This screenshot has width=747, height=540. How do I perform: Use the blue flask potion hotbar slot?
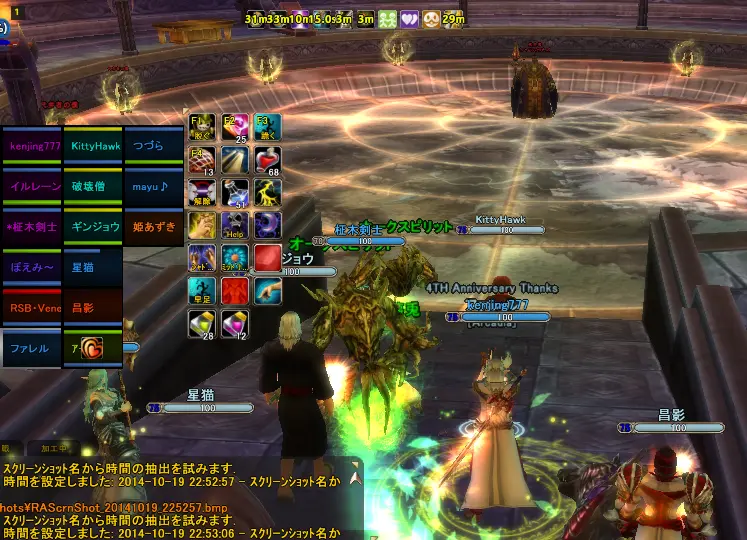pos(234,192)
